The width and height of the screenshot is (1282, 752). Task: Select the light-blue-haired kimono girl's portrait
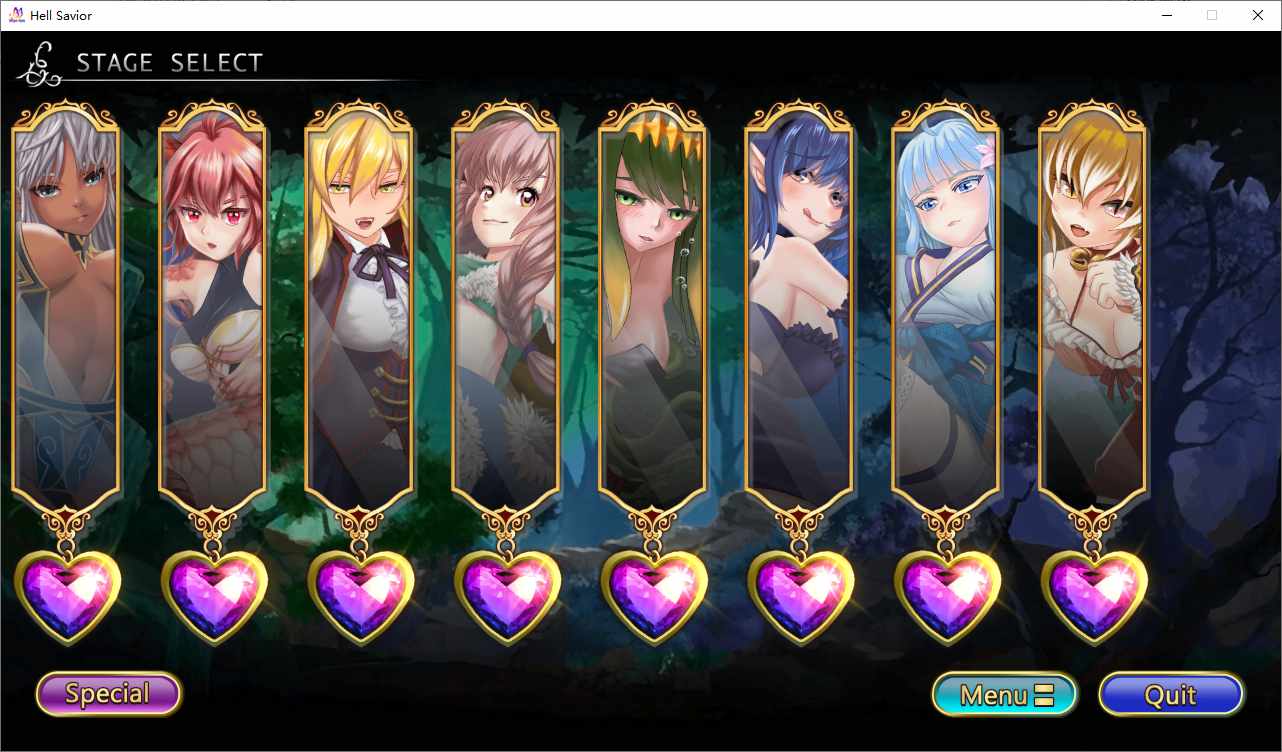(x=946, y=300)
